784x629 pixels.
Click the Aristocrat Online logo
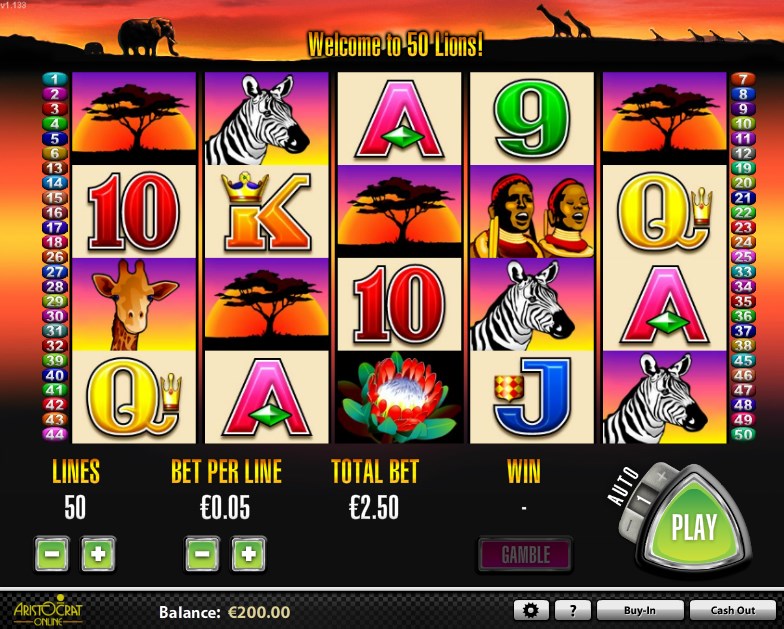pyautogui.click(x=46, y=609)
